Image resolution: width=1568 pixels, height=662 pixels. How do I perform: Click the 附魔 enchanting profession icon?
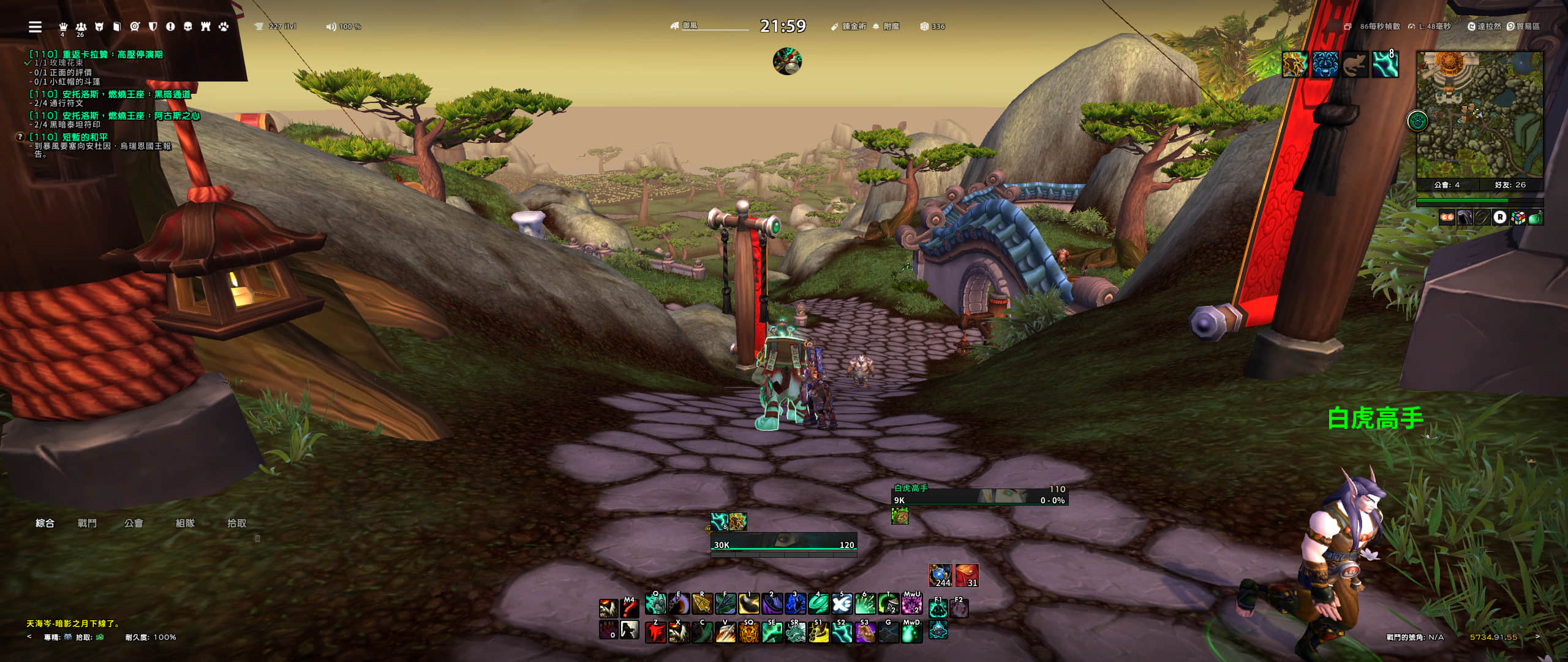click(875, 26)
